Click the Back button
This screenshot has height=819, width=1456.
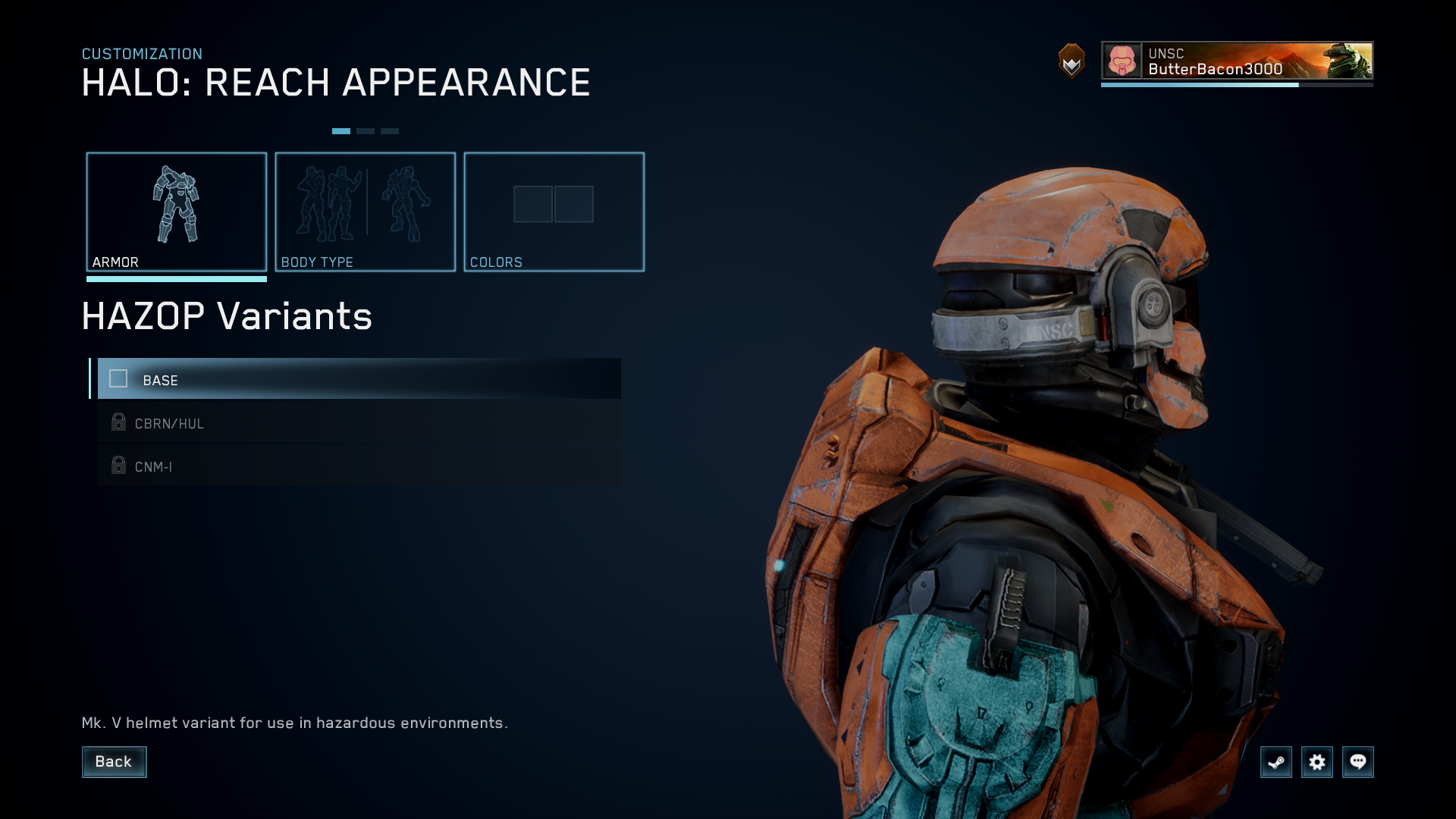[114, 761]
